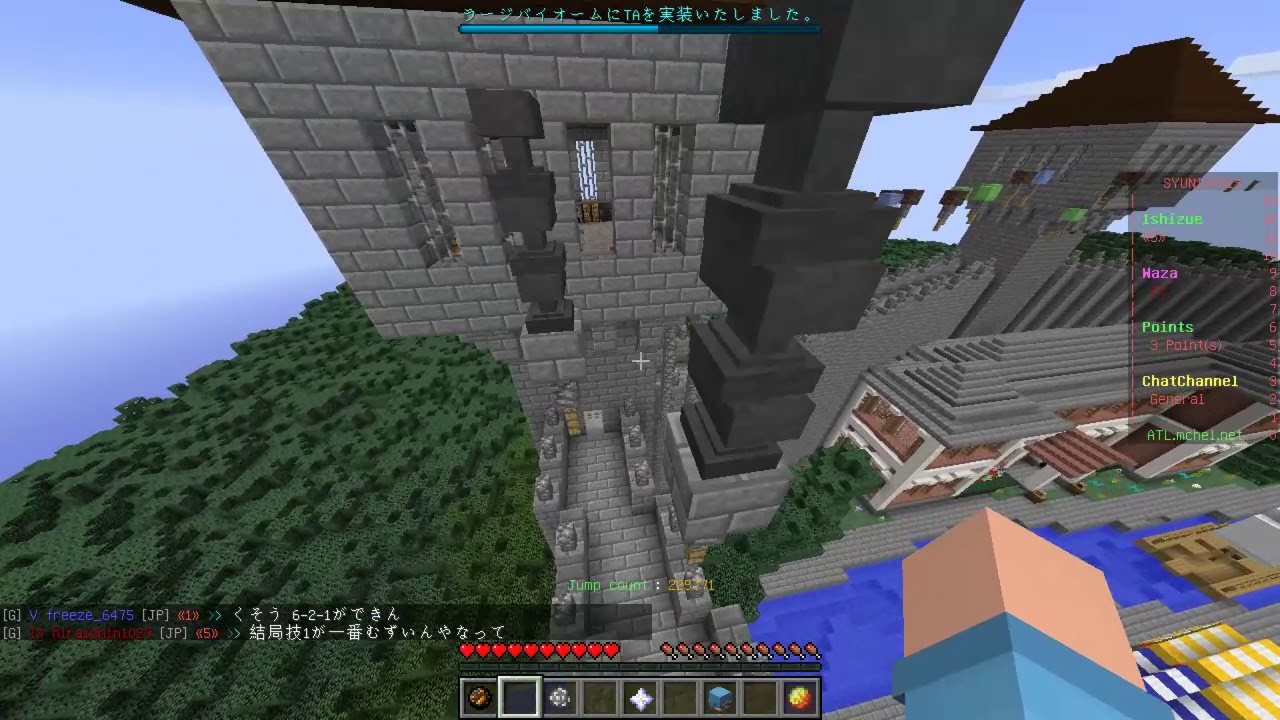Image resolution: width=1280 pixels, height=720 pixels.
Task: Click the first heart in the health bar
Action: coord(465,650)
